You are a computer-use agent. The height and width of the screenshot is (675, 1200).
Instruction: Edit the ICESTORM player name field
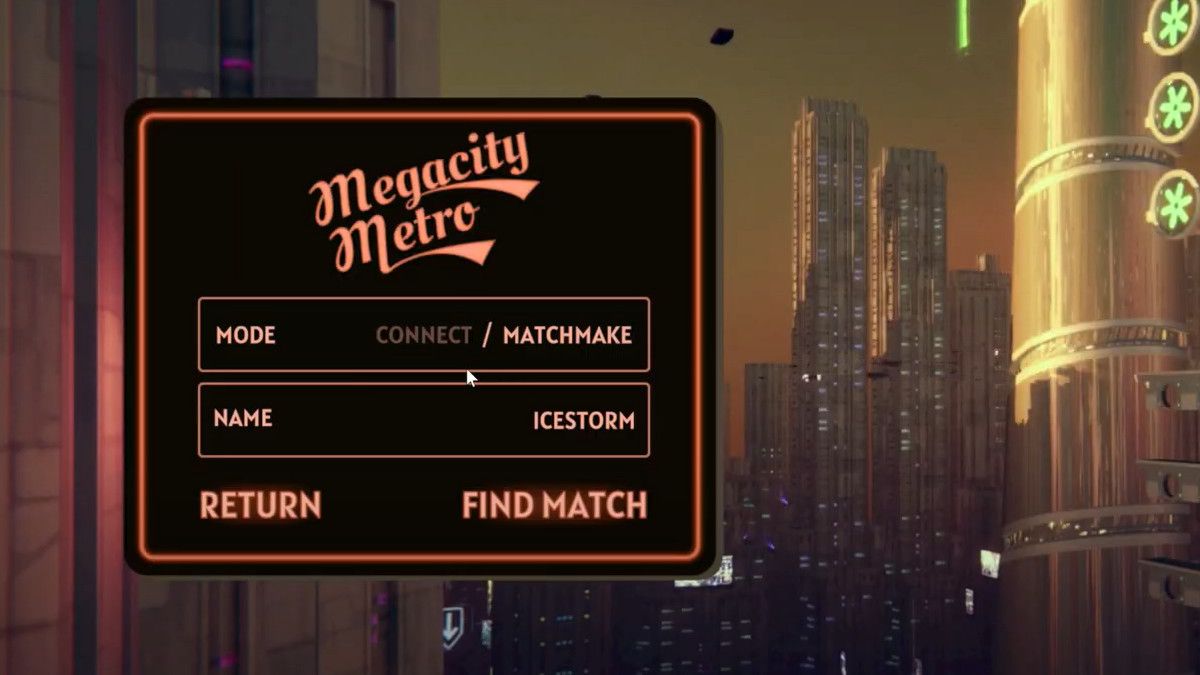click(x=583, y=420)
